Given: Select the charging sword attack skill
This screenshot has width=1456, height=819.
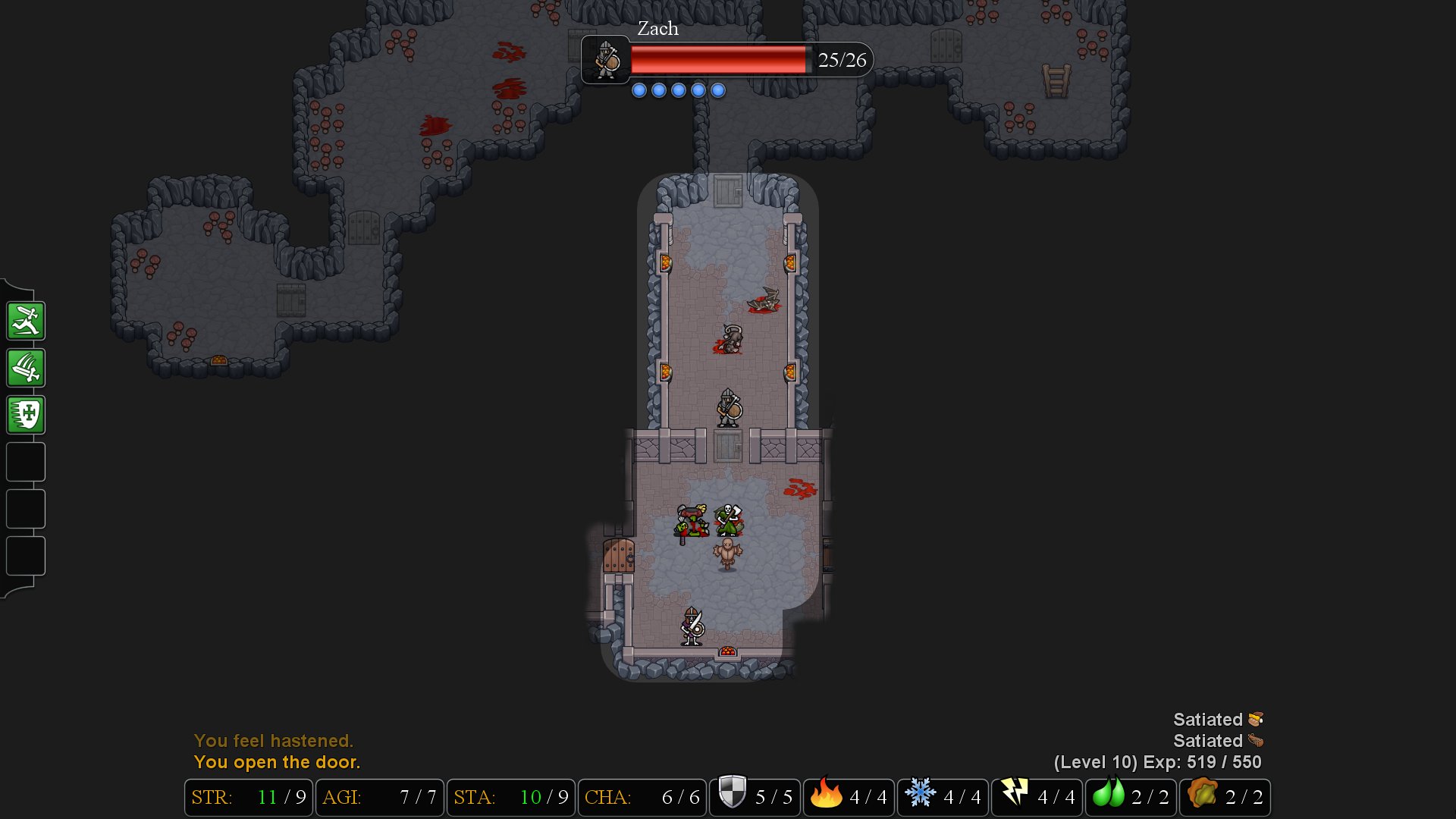Looking at the screenshot, I should [x=25, y=320].
